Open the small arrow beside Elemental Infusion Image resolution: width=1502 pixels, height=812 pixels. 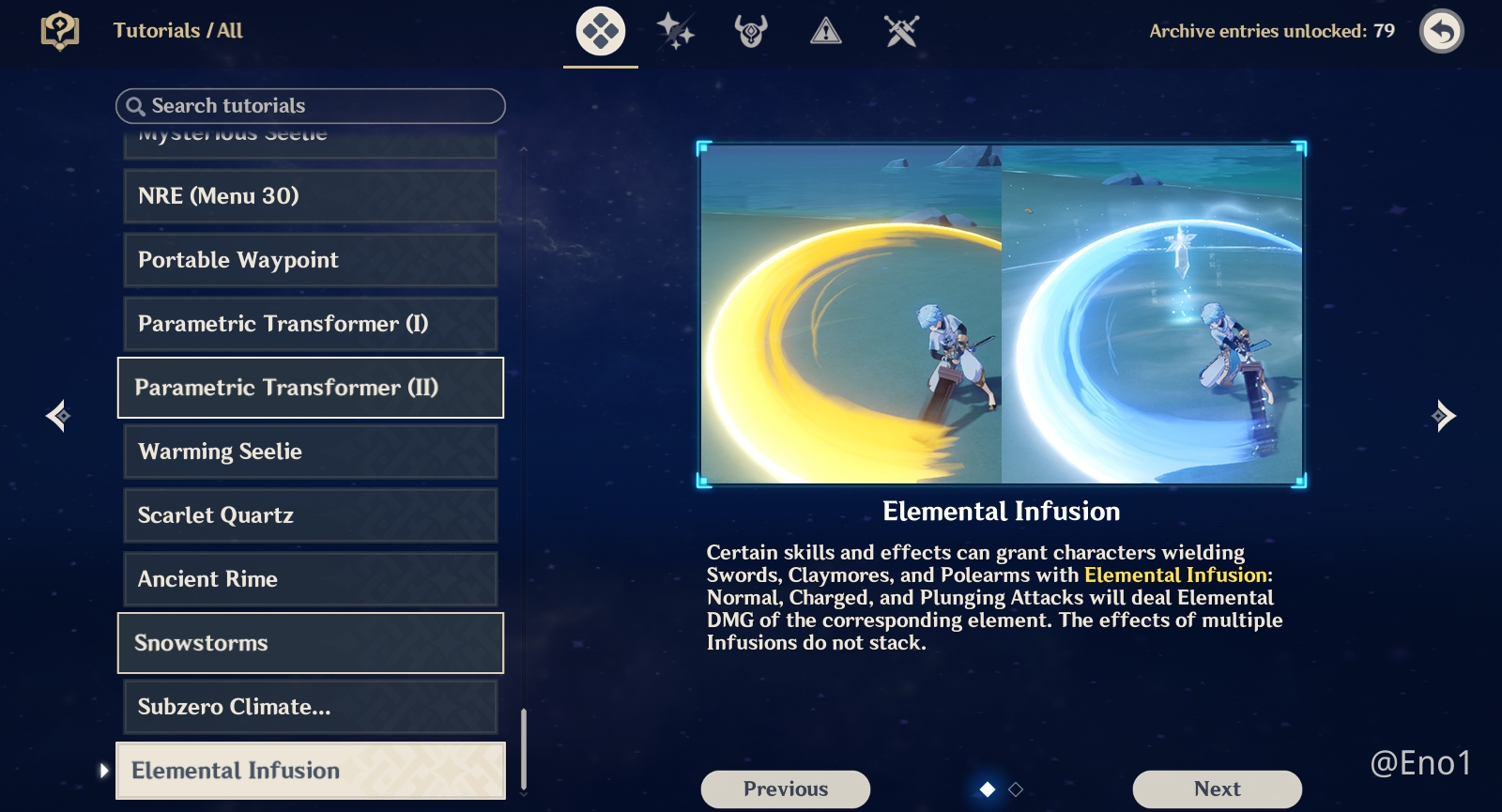(x=103, y=770)
